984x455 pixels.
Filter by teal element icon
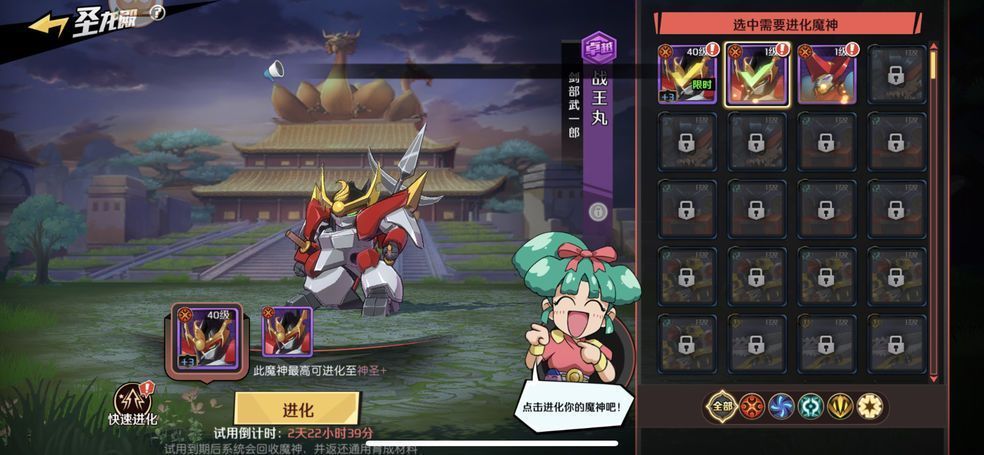click(x=811, y=405)
